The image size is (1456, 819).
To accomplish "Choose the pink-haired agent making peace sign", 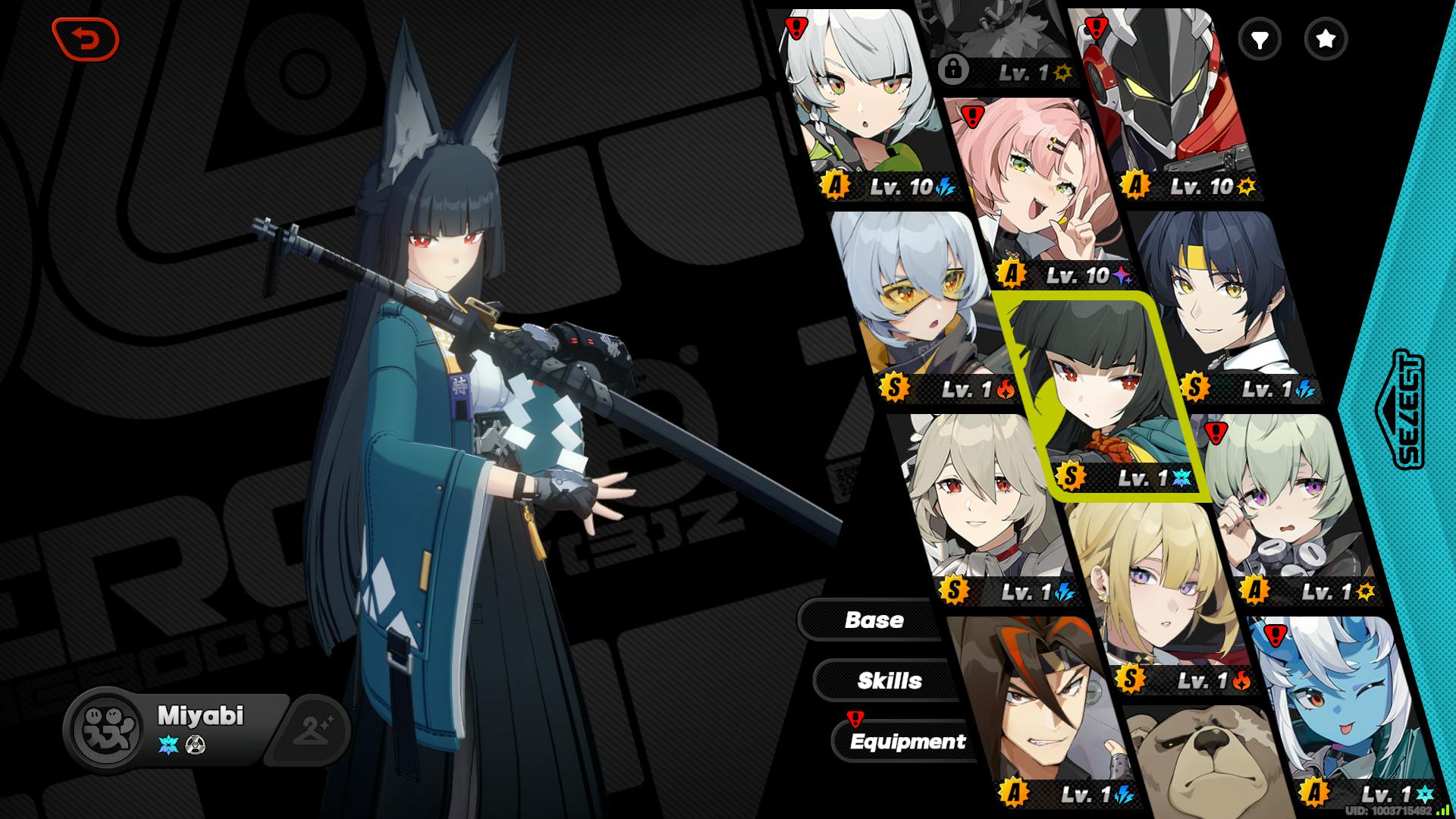I will pyautogui.click(x=1039, y=197).
